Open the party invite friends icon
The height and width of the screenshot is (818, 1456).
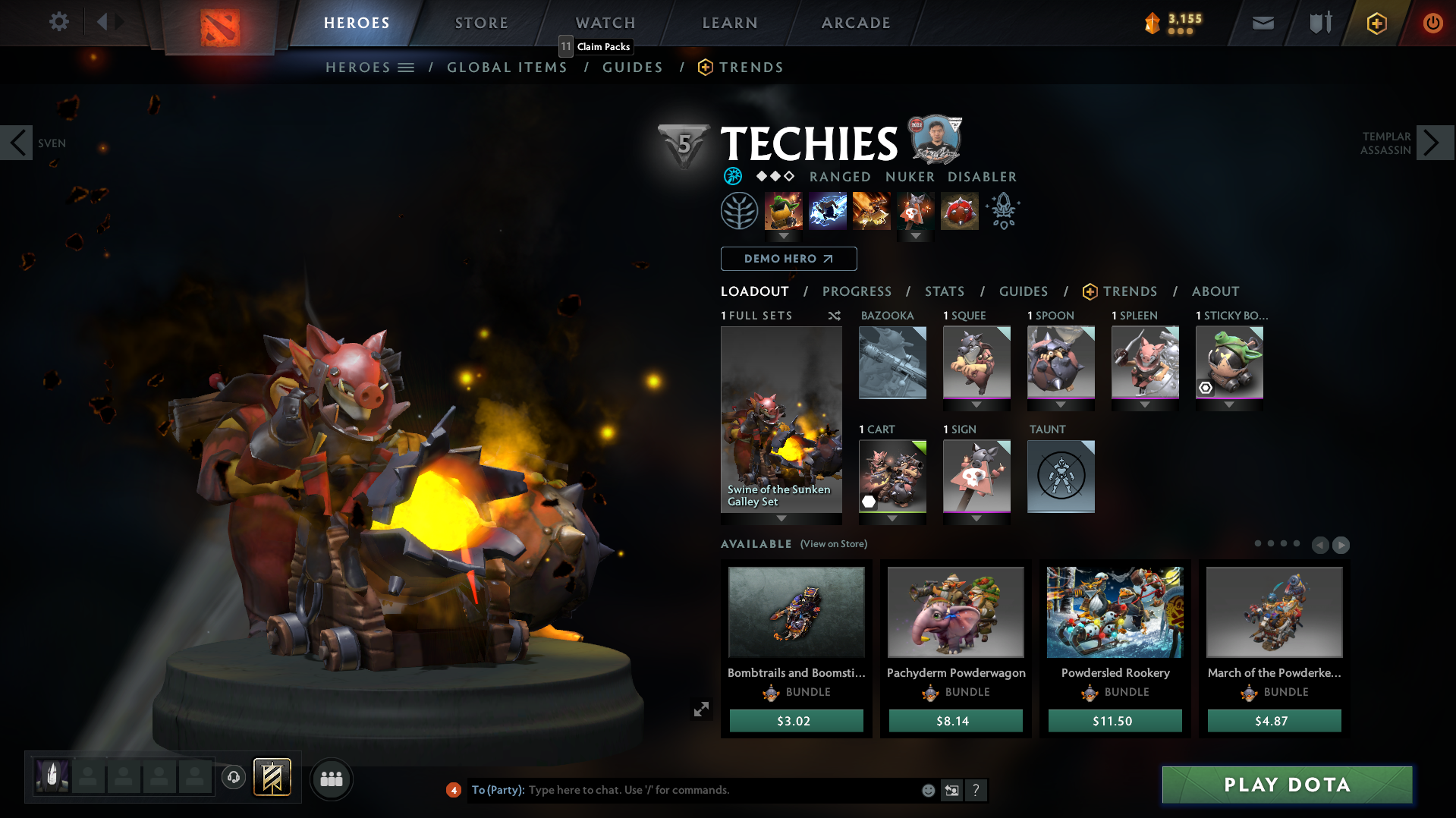331,779
